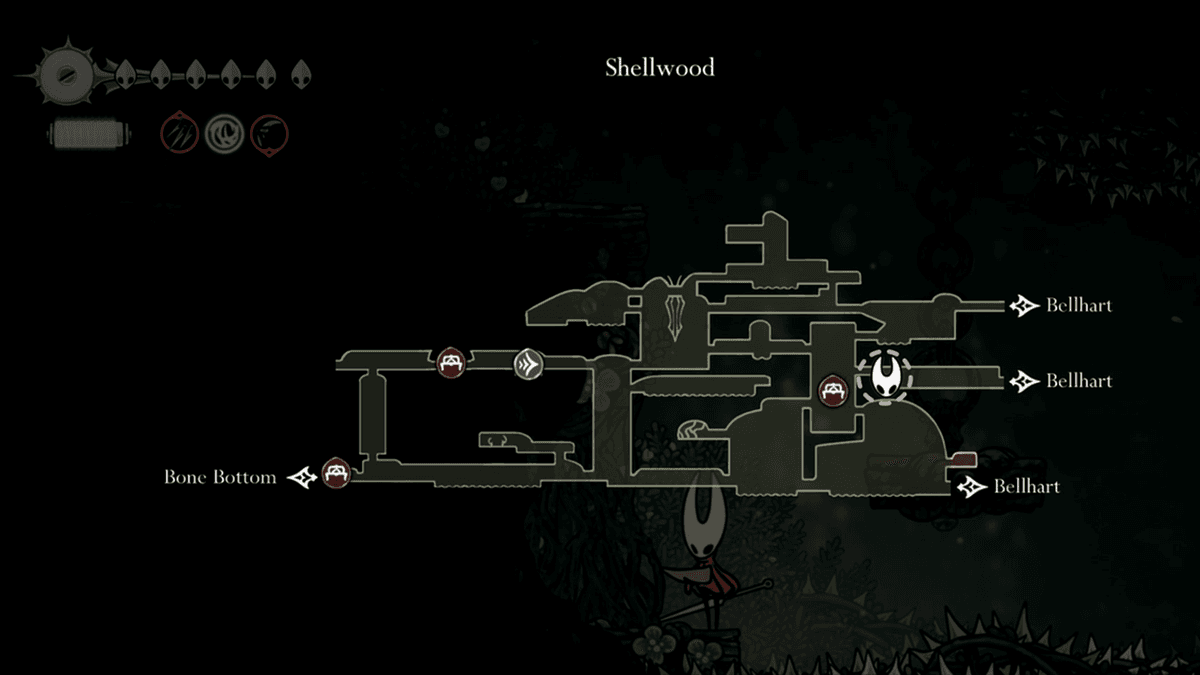Select the red curved-claw tool icon
The image size is (1200, 675).
pyautogui.click(x=269, y=133)
